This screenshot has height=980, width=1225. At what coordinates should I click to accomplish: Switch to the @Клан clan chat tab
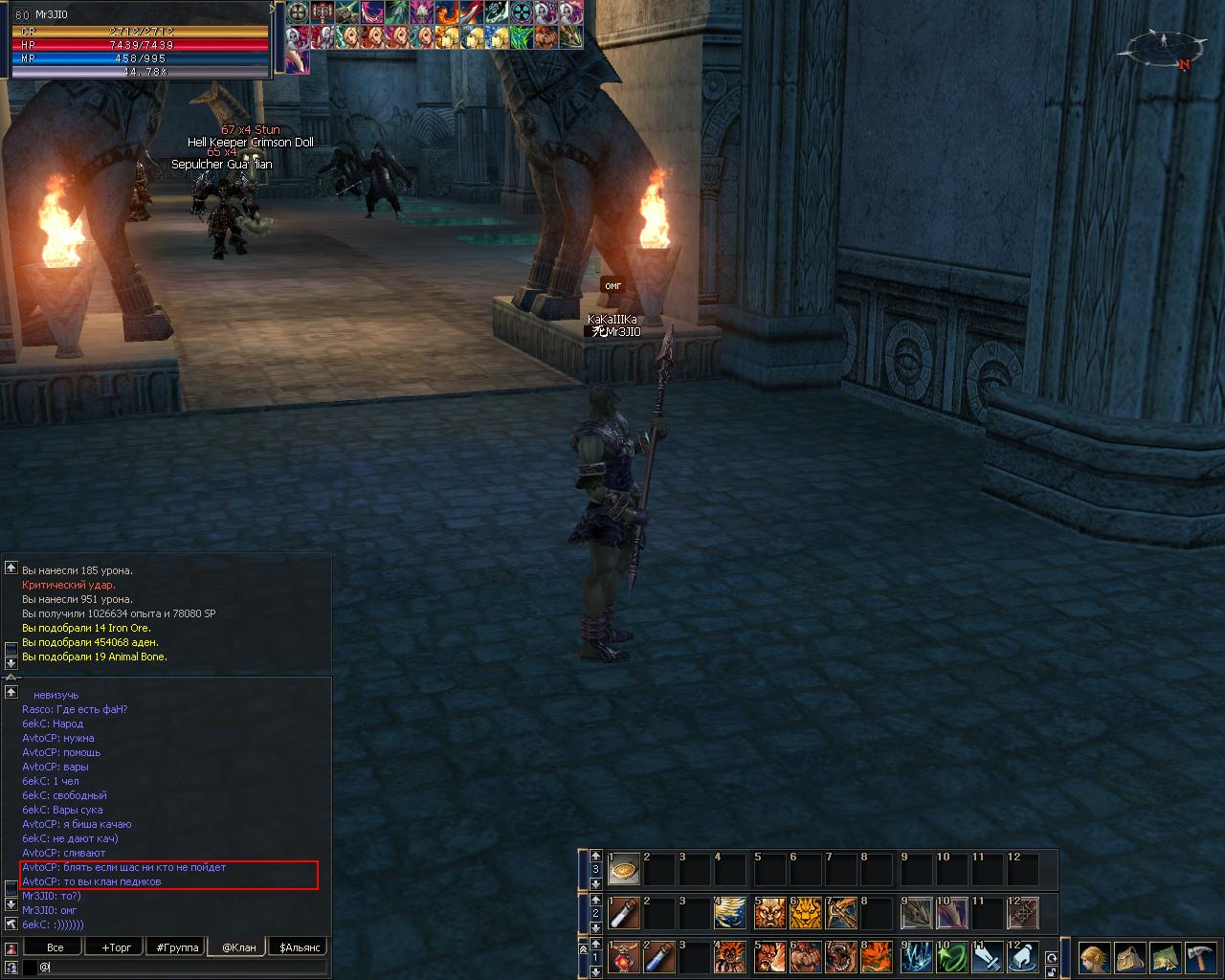pyautogui.click(x=238, y=947)
